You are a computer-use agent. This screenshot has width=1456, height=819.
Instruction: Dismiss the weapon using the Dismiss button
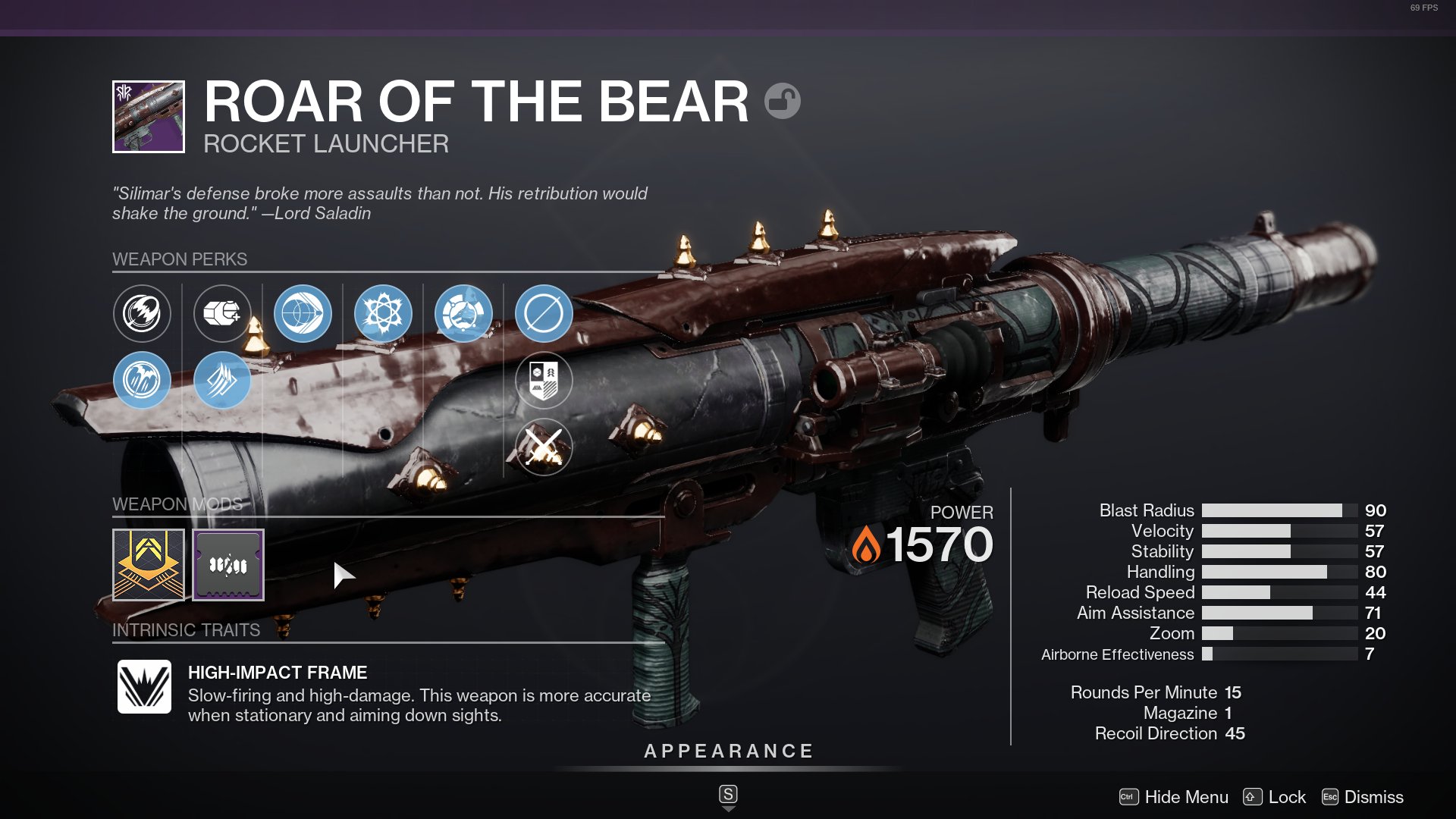tap(1373, 797)
